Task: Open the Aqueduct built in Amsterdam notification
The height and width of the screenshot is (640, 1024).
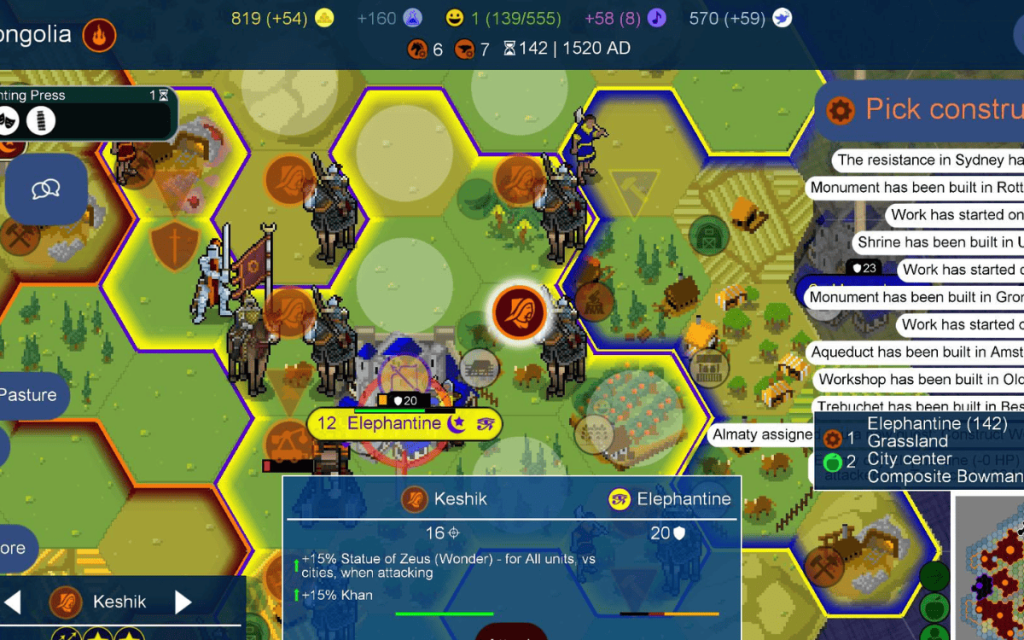Action: pyautogui.click(x=916, y=352)
